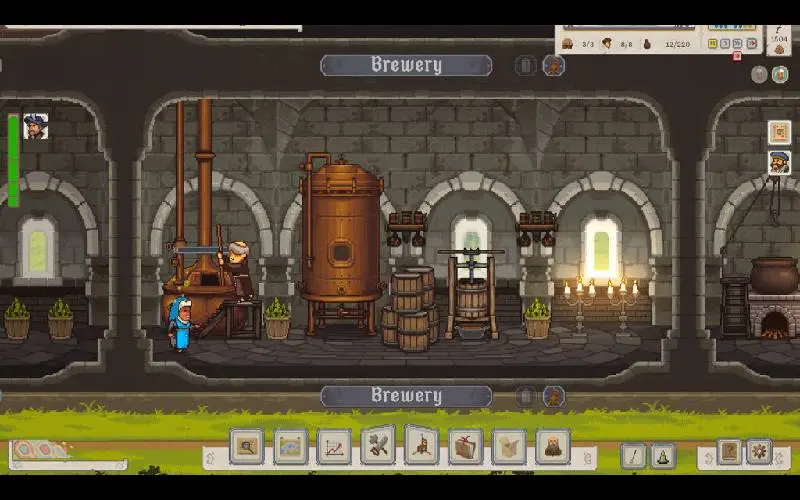Click the round beer mug icon
This screenshot has height=500, width=800.
(x=780, y=74)
